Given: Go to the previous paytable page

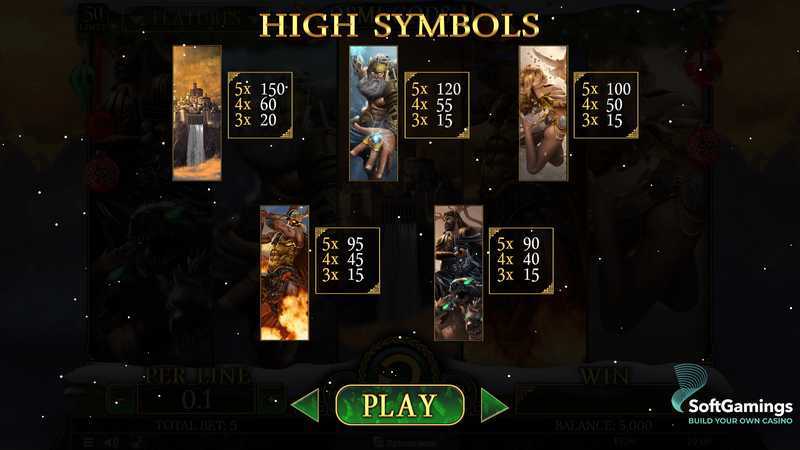Looking at the screenshot, I should pos(306,405).
